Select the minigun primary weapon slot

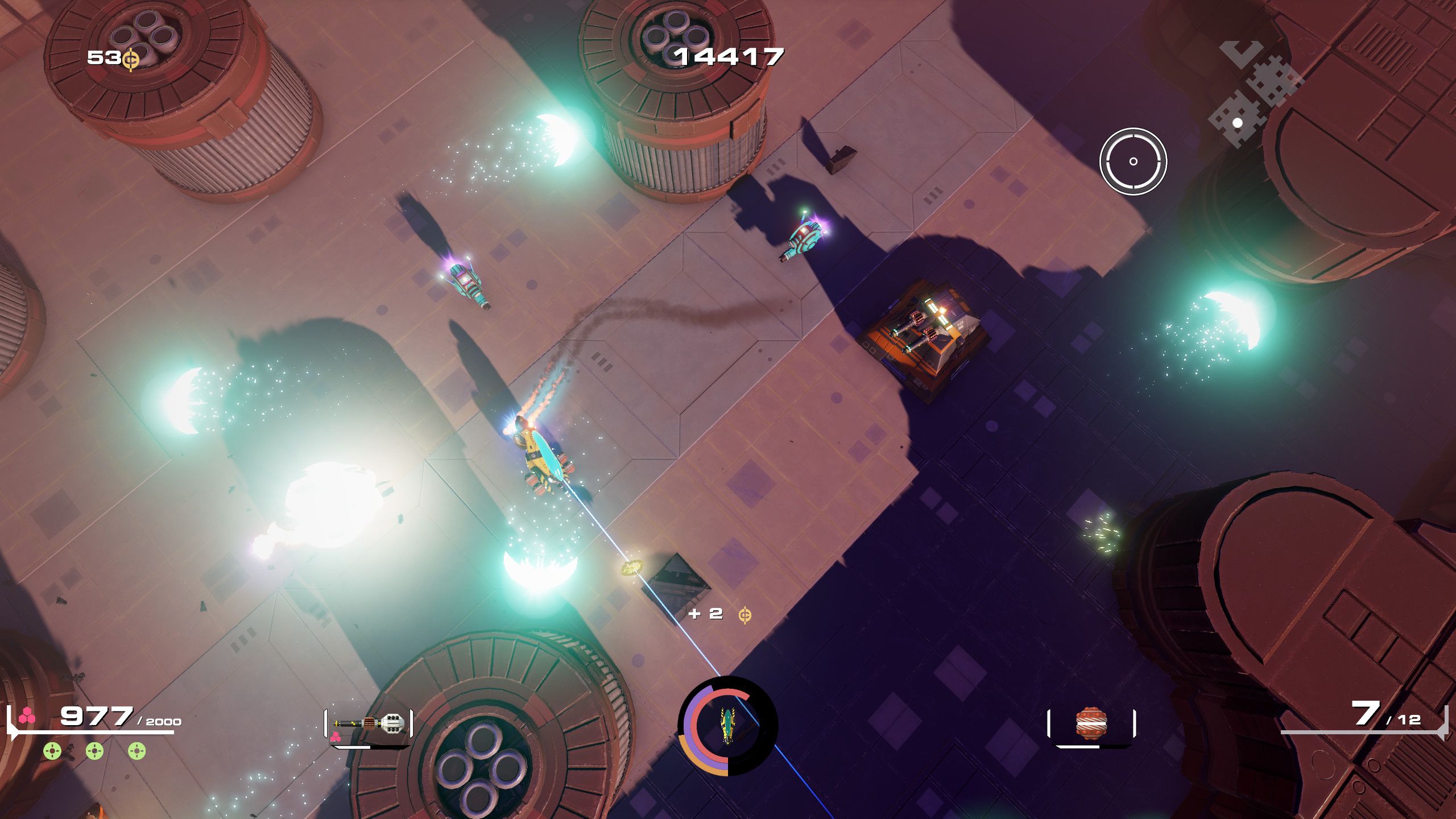coord(369,724)
